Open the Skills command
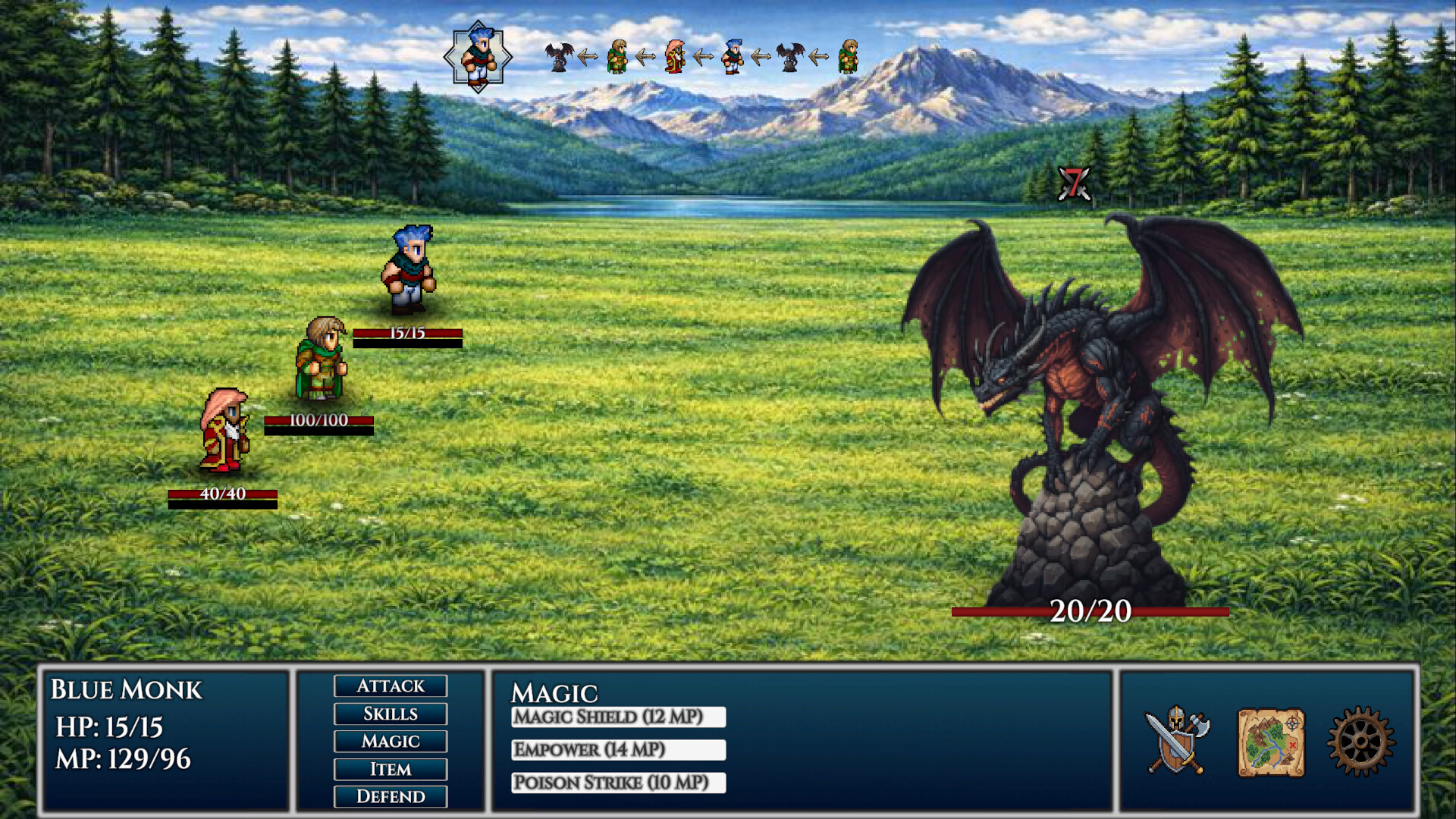 pos(390,714)
